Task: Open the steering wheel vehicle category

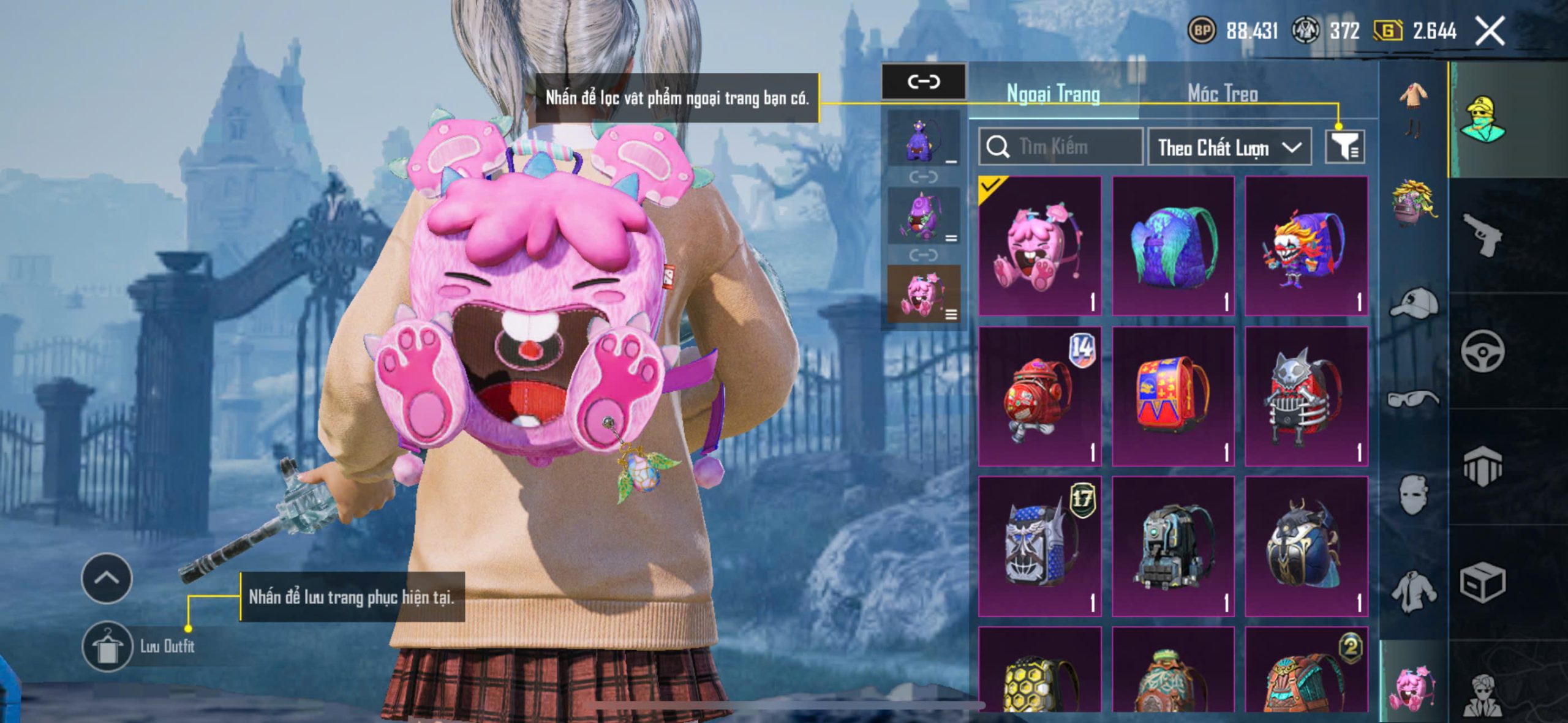Action: click(x=1482, y=351)
